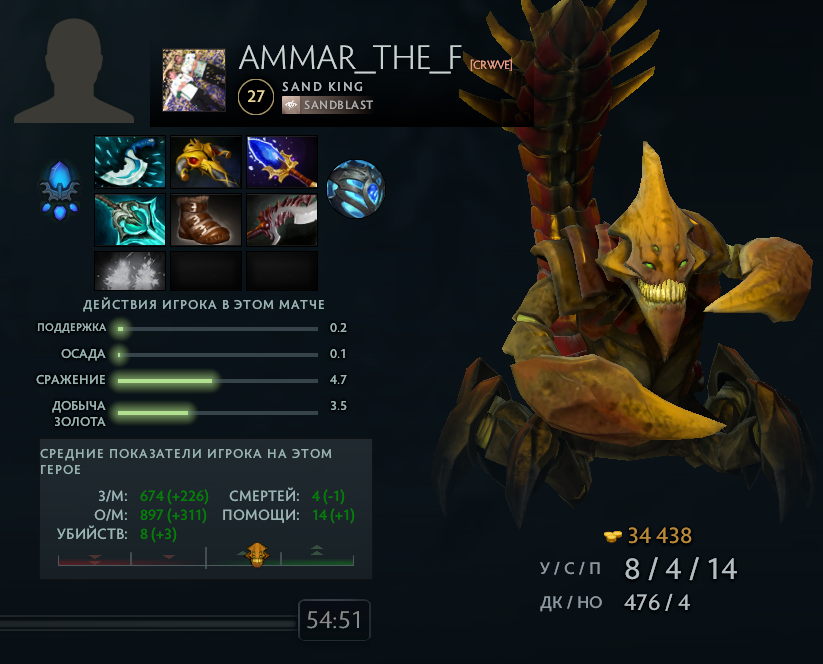Inspect the golden horned helm item

206,162
